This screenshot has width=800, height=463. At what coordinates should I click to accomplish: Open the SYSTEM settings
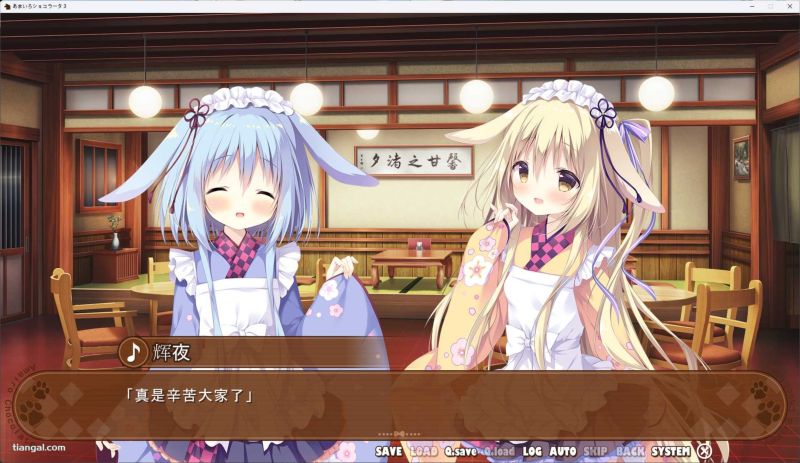click(x=671, y=451)
